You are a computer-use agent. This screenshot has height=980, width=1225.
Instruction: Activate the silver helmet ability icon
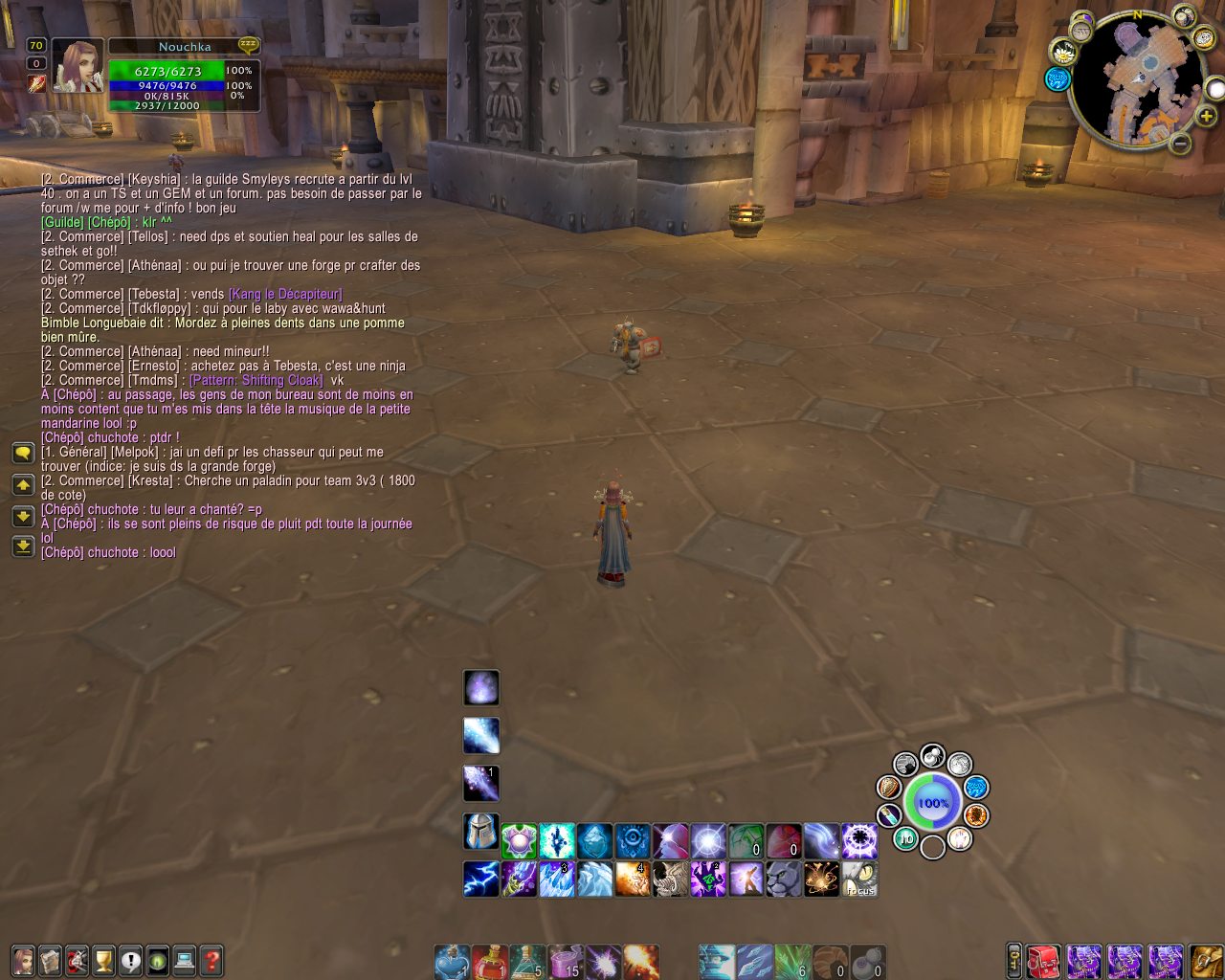[x=480, y=832]
